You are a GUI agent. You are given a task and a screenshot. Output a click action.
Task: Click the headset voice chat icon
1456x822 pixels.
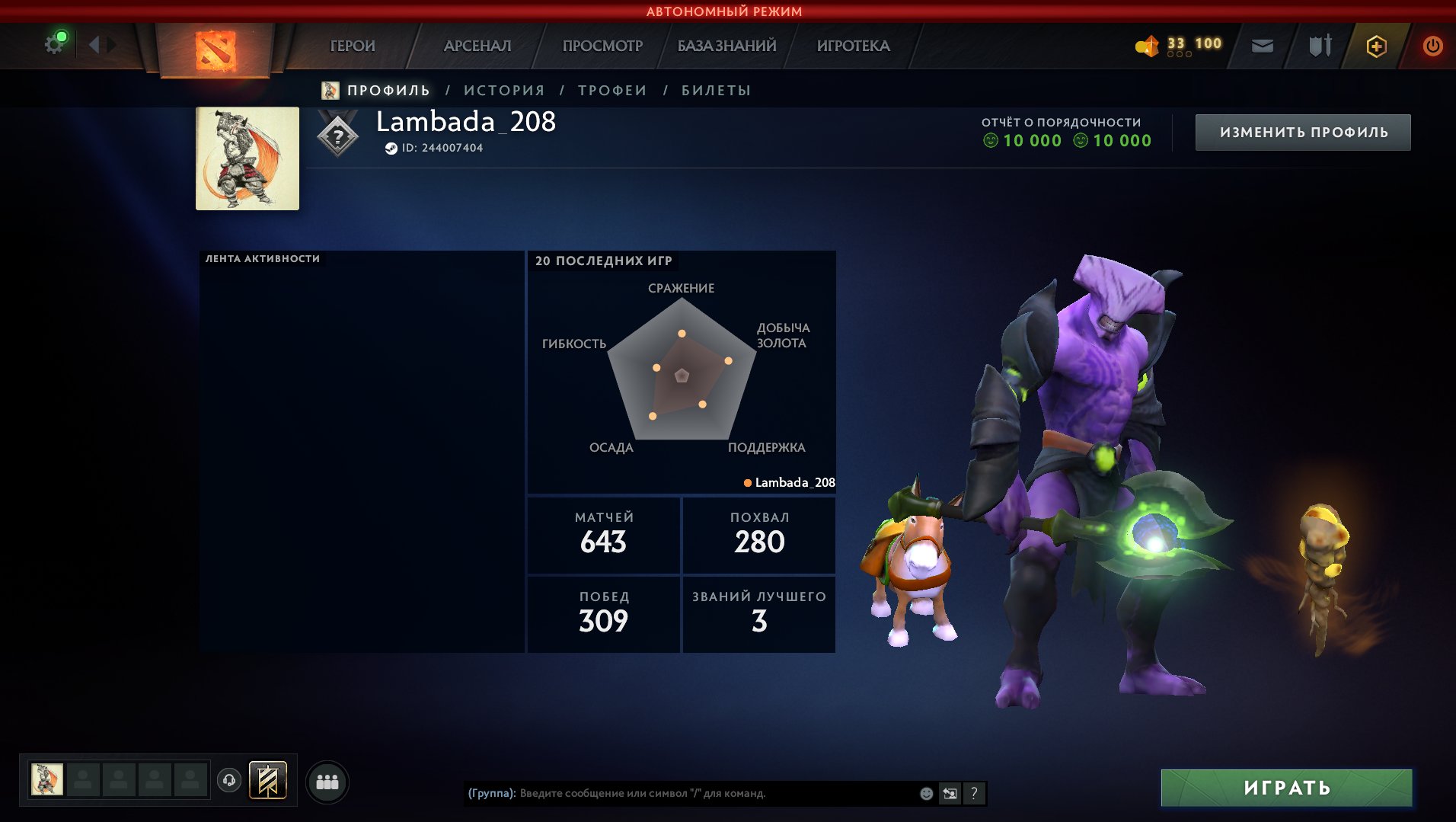click(229, 780)
